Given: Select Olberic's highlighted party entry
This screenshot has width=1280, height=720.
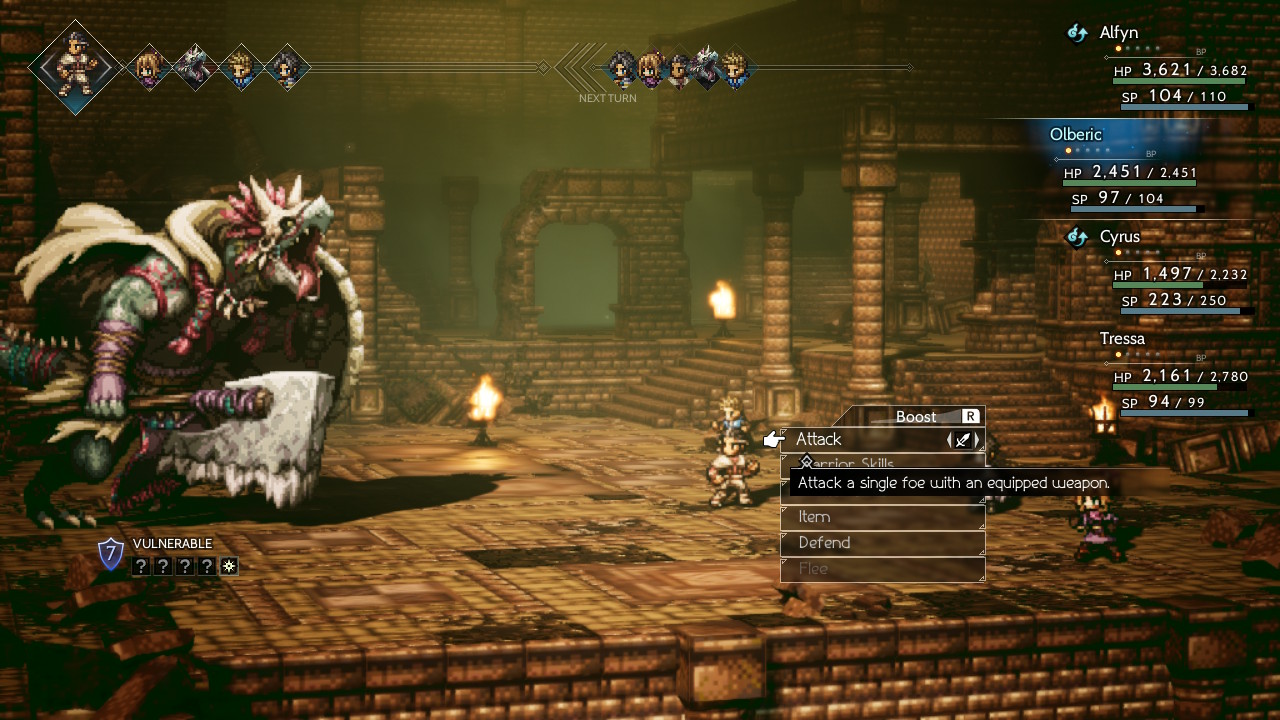Looking at the screenshot, I should tap(1076, 135).
